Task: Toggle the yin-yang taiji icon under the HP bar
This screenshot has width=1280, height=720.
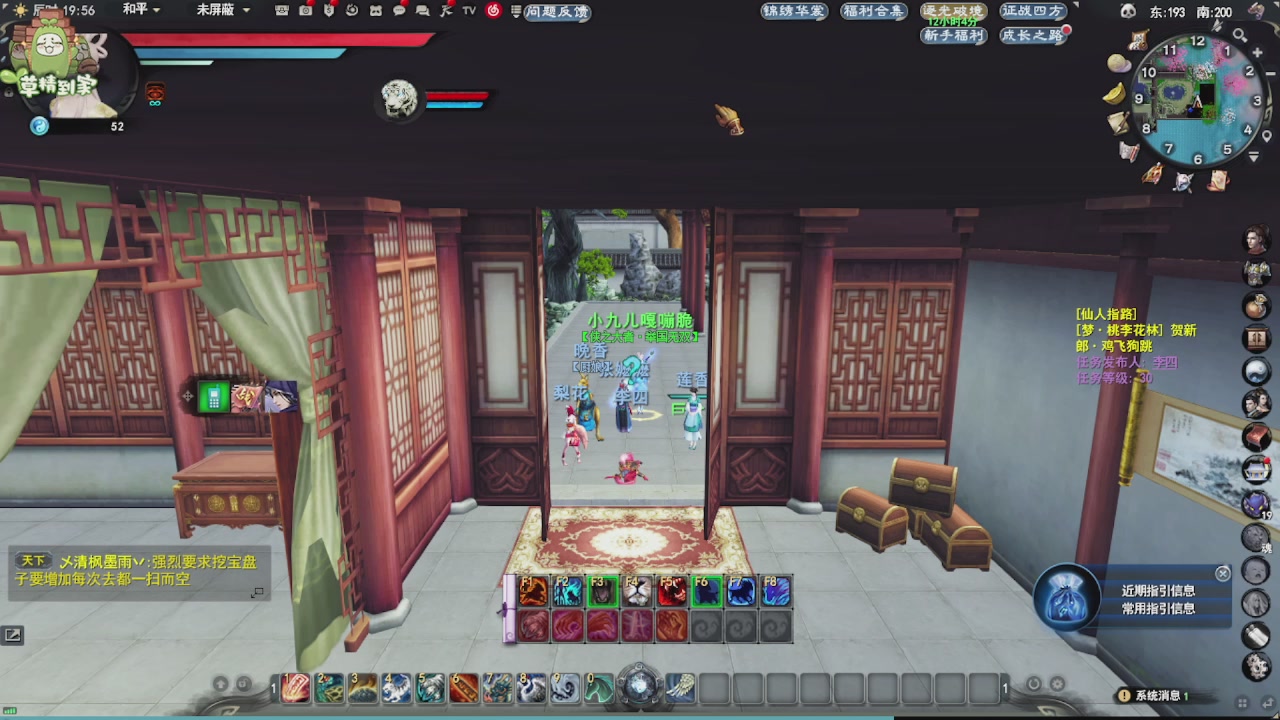Action: pyautogui.click(x=40, y=125)
